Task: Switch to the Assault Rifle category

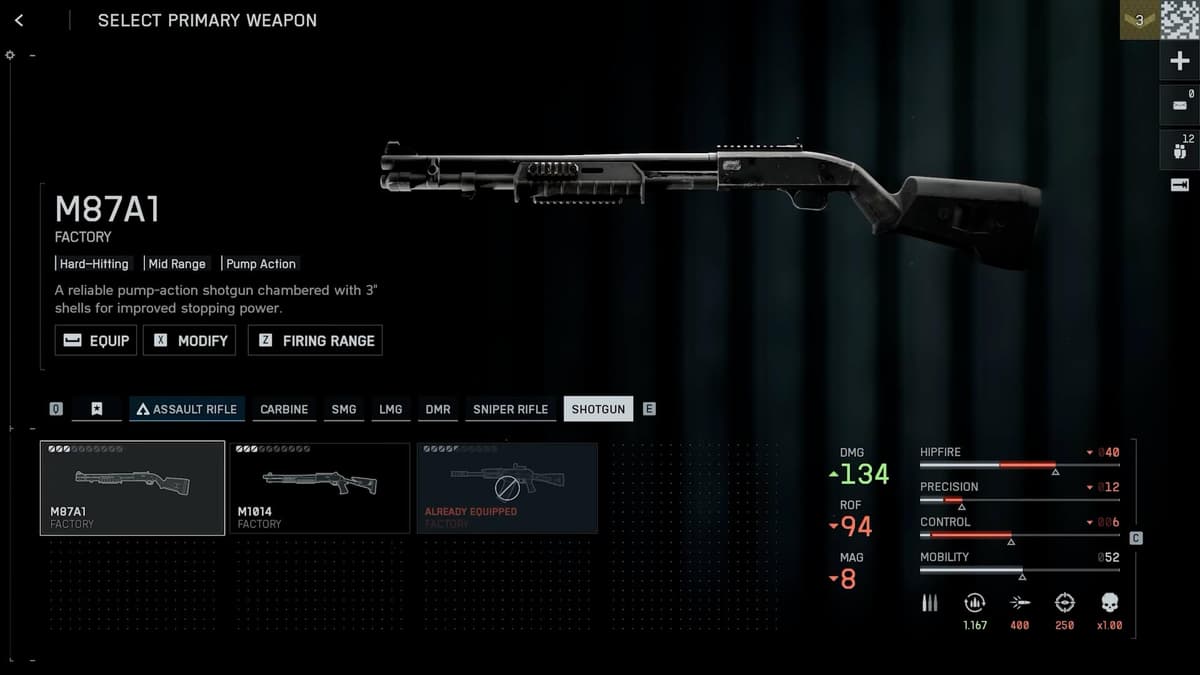Action: tap(187, 409)
